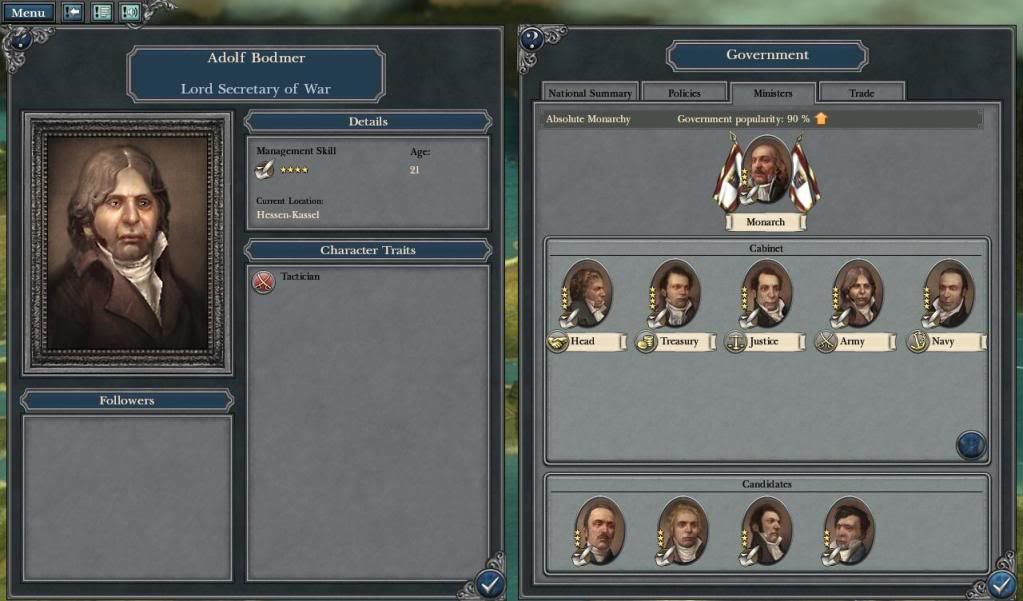
Task: Choose the Navy minister portrait
Action: (x=948, y=293)
